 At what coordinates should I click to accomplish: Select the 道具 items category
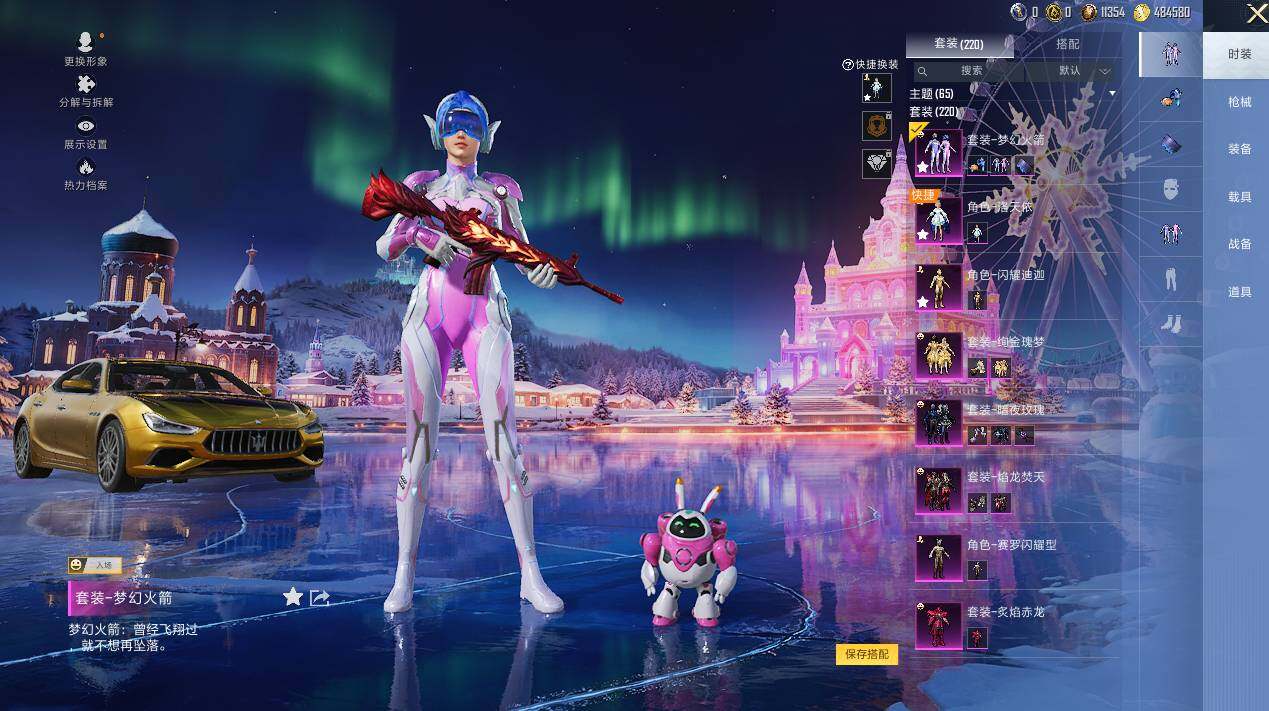coord(1239,292)
